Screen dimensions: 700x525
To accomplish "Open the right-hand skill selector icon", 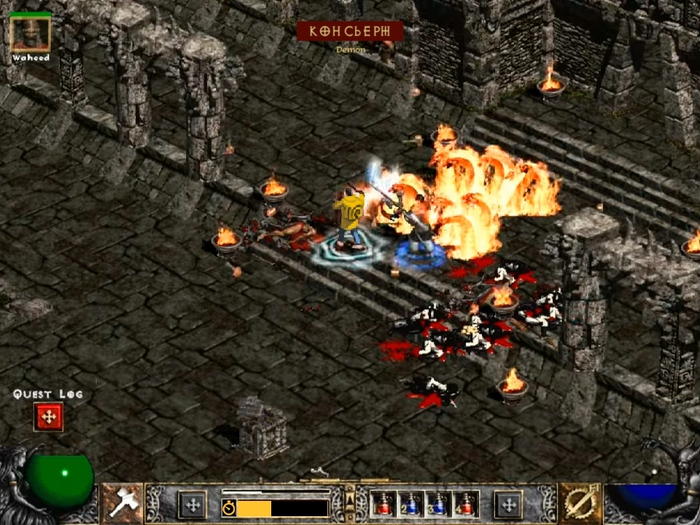I will click(x=579, y=503).
